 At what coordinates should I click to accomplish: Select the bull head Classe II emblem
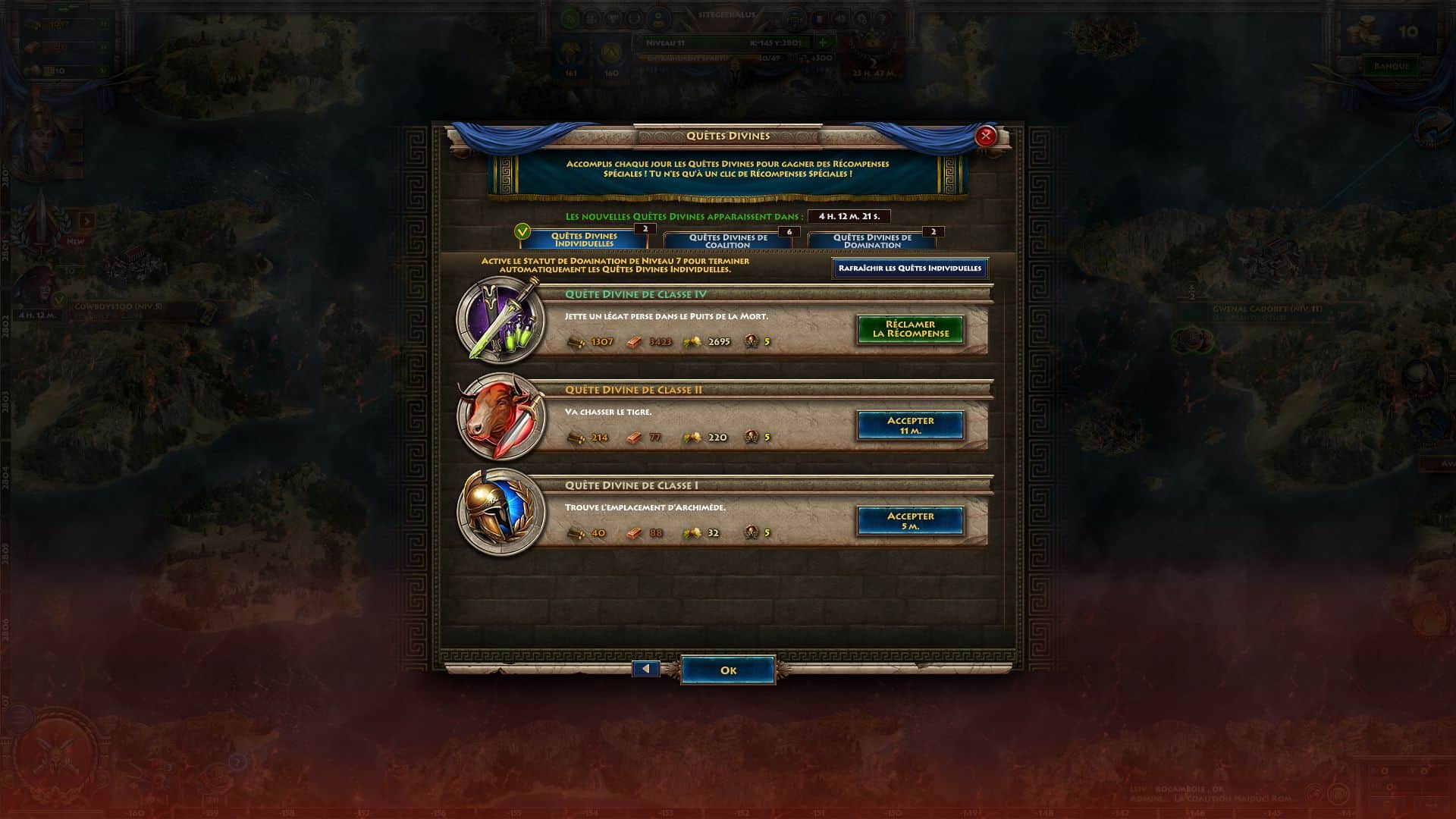(x=501, y=416)
